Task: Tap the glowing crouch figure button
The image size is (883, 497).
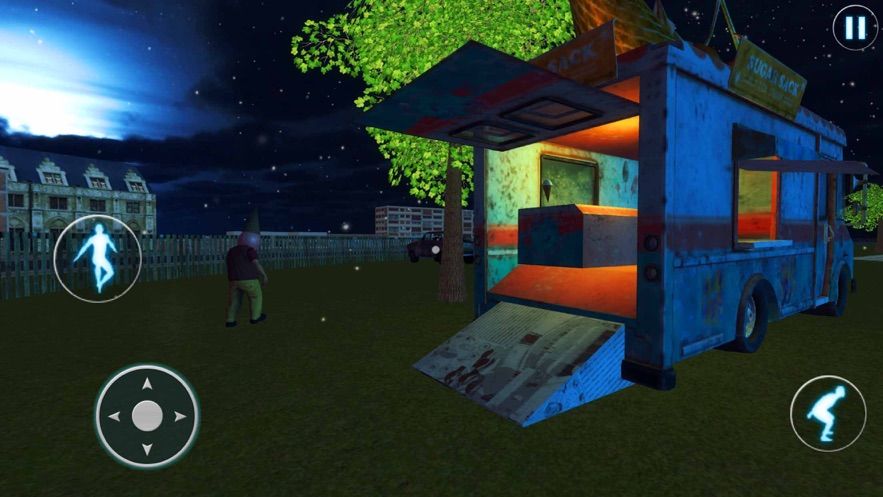Action: tap(828, 413)
